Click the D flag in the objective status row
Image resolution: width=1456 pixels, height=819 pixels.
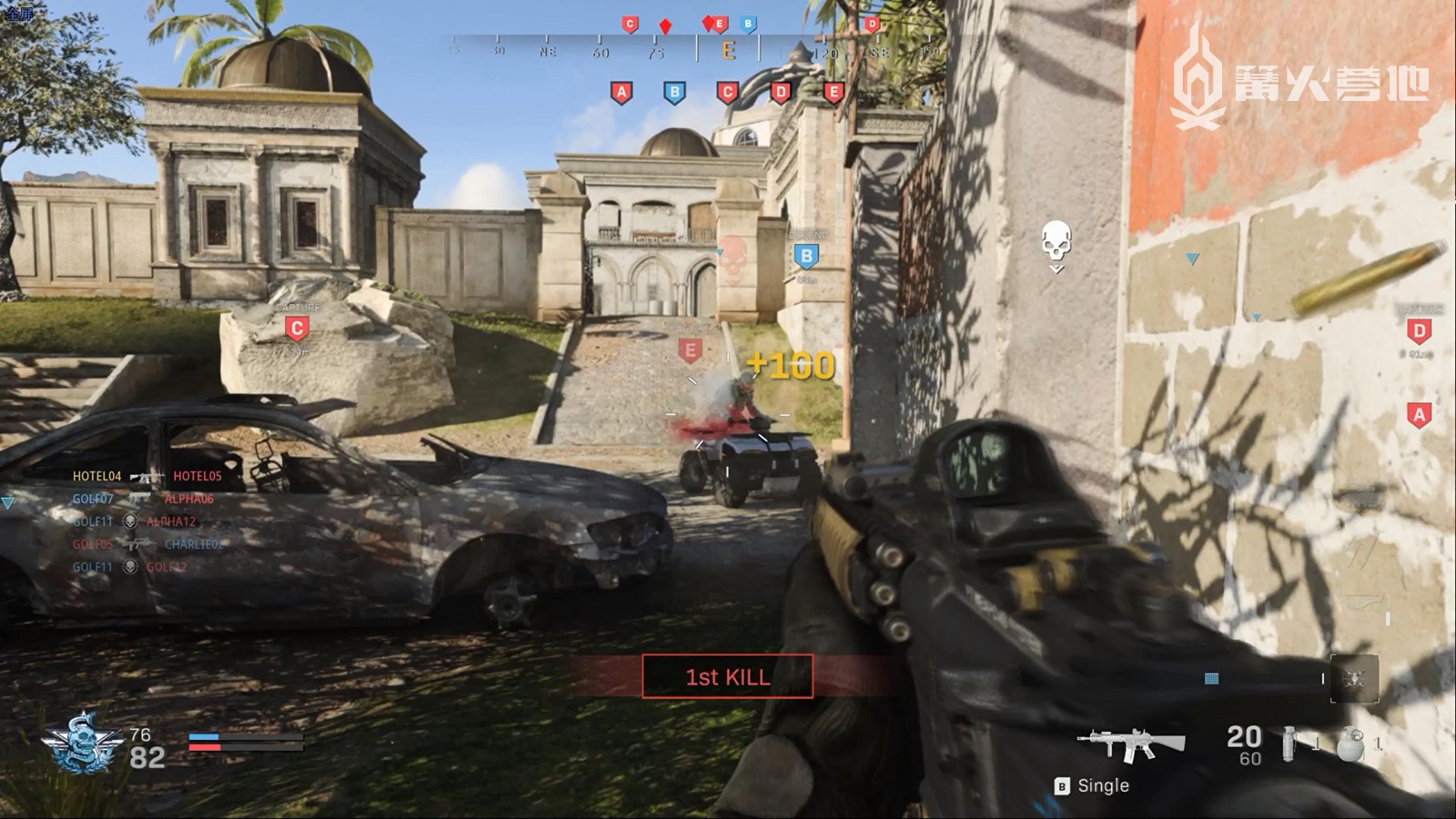780,93
